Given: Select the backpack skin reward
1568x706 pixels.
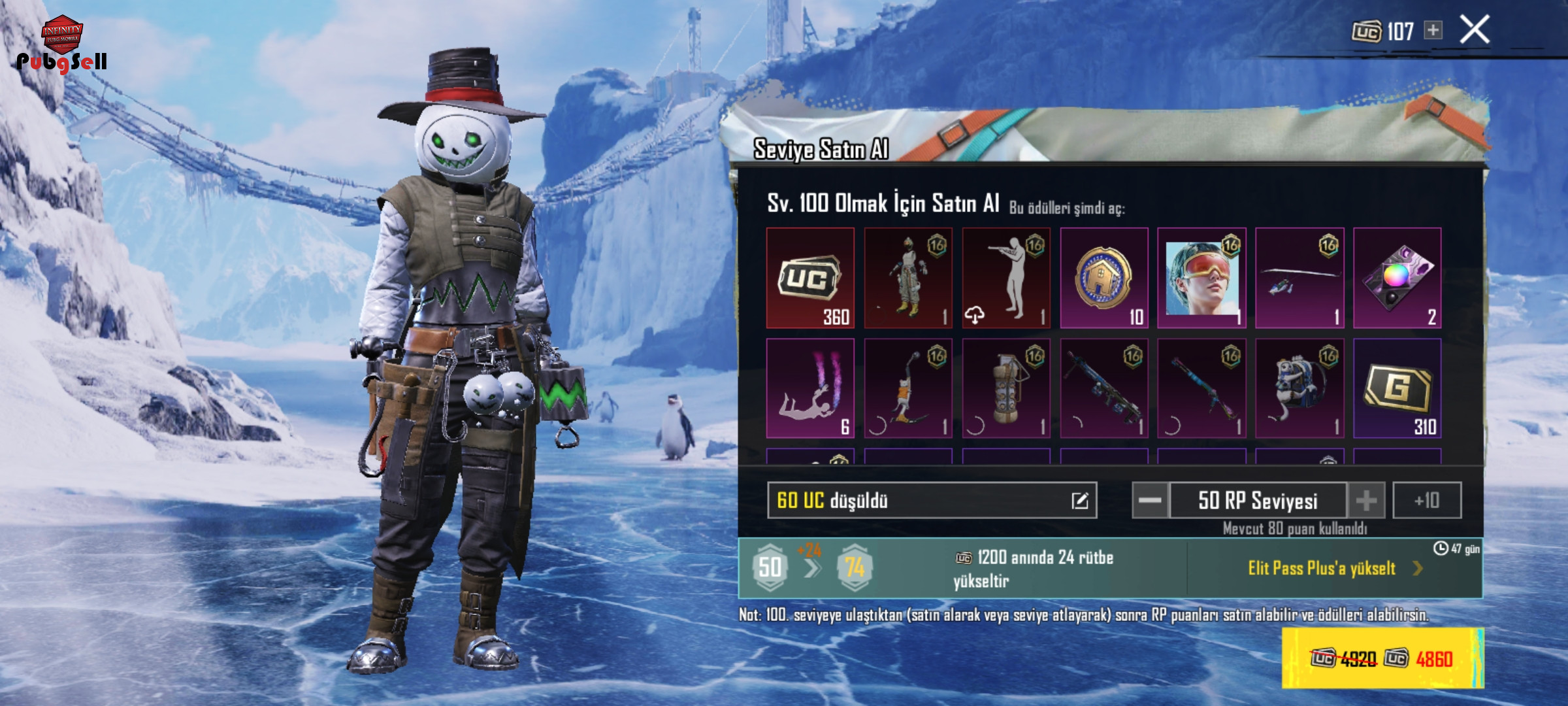Looking at the screenshot, I should pos(1299,388).
